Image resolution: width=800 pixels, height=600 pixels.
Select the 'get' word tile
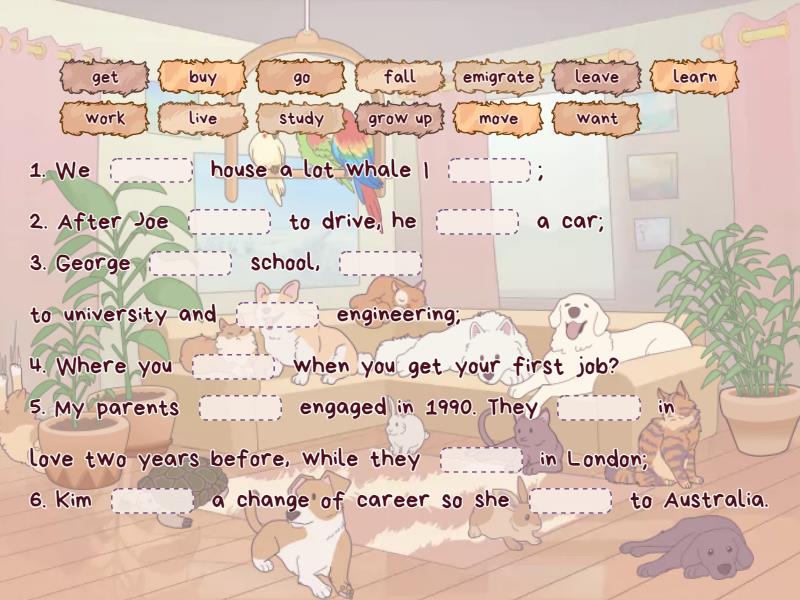104,77
